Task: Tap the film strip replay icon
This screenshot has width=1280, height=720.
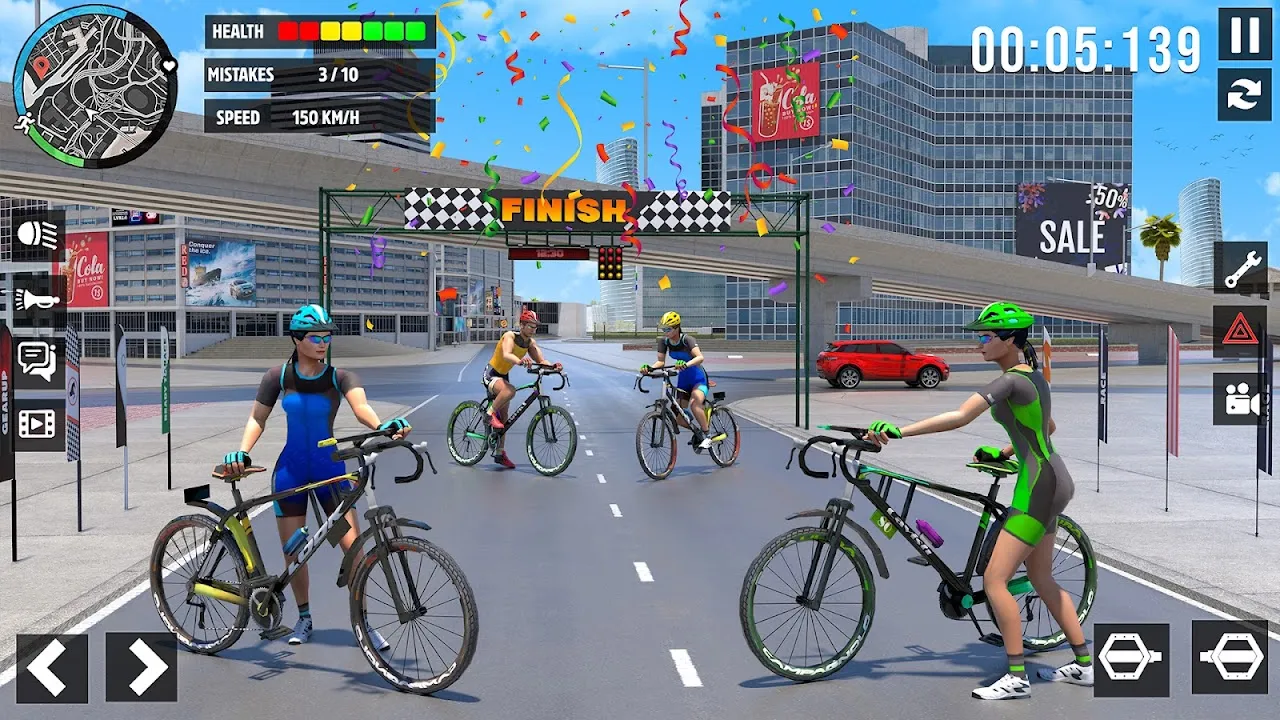Action: (x=38, y=425)
